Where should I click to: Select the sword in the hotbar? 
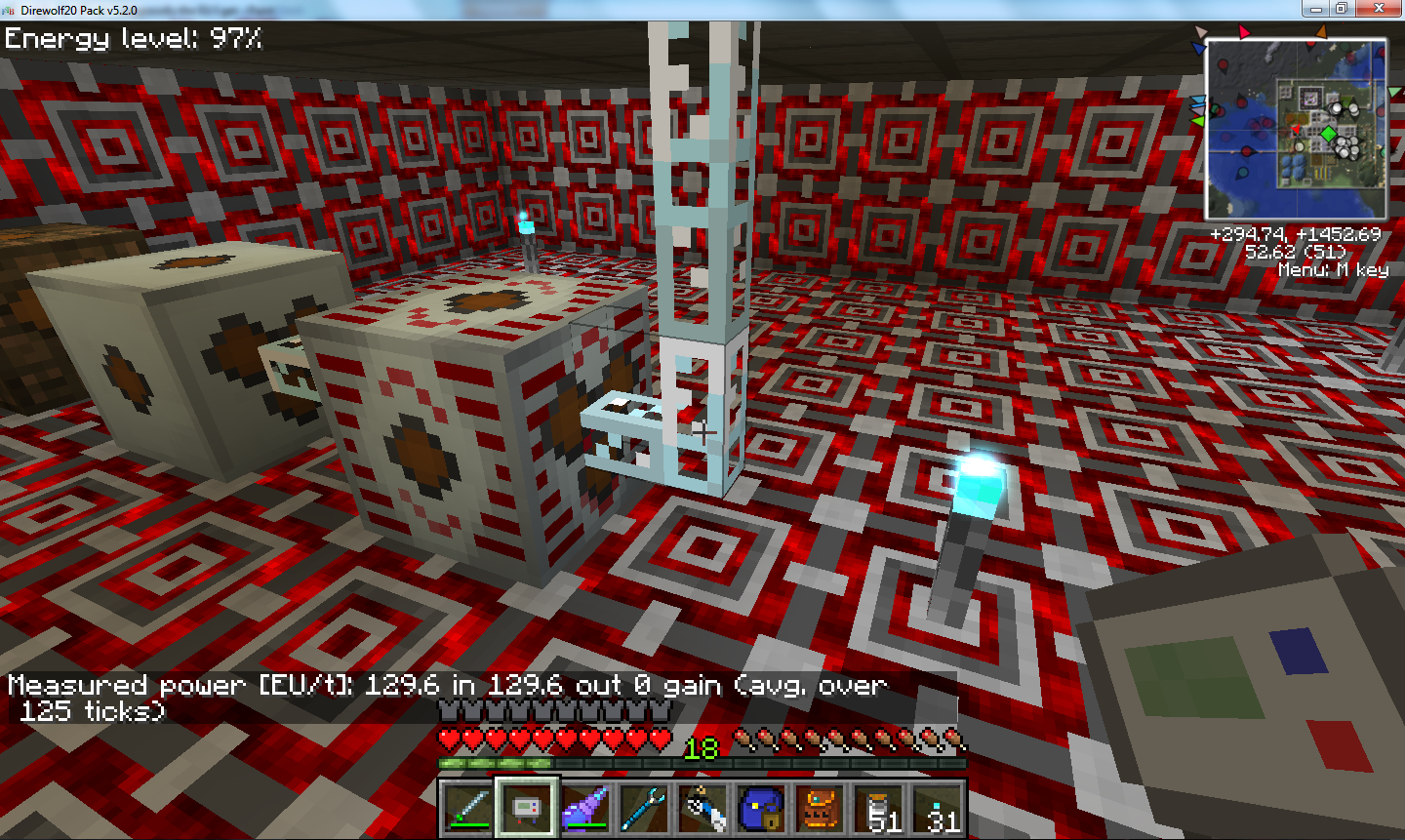tap(467, 807)
